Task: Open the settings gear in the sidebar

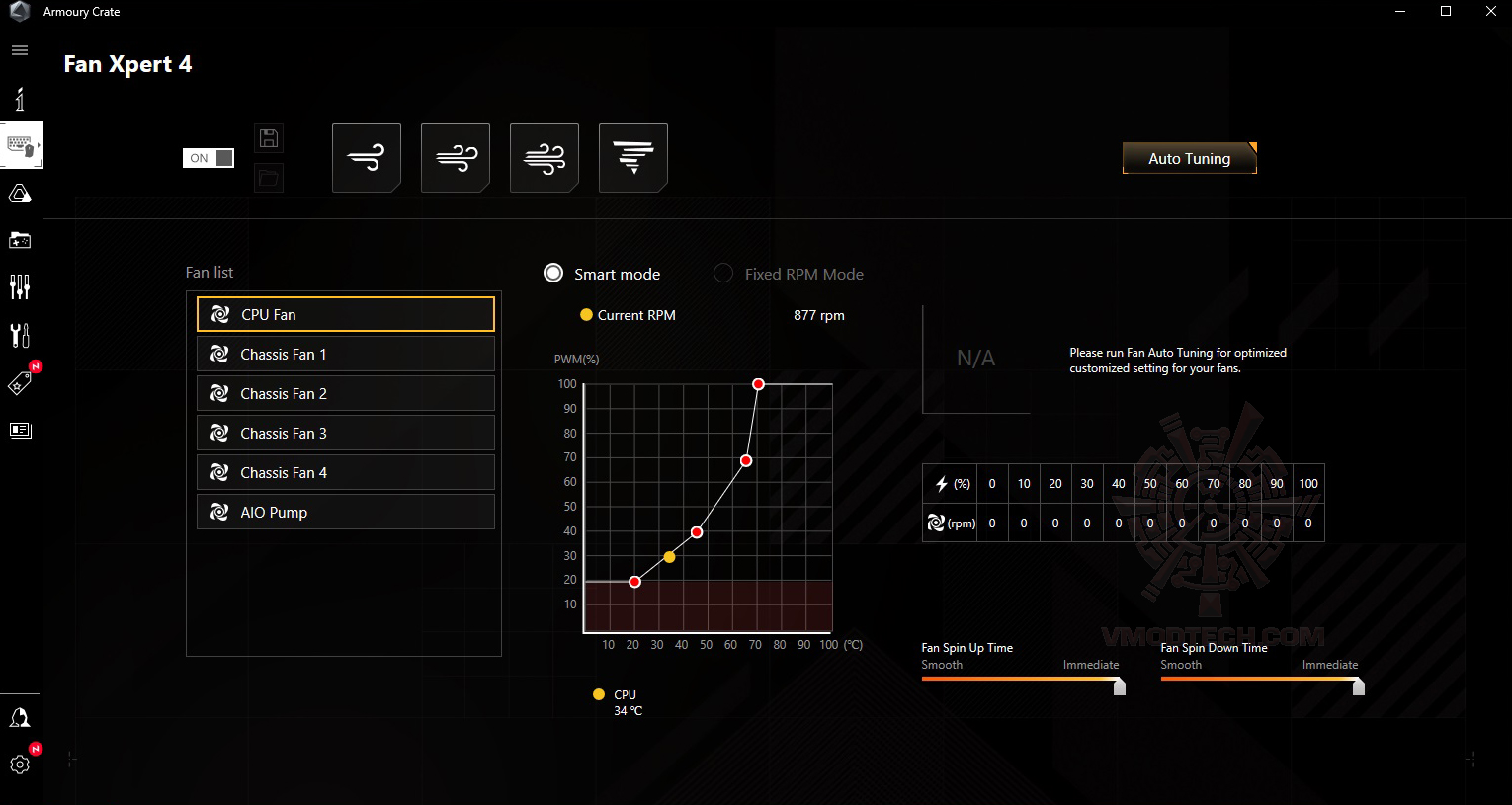Action: coord(20,765)
